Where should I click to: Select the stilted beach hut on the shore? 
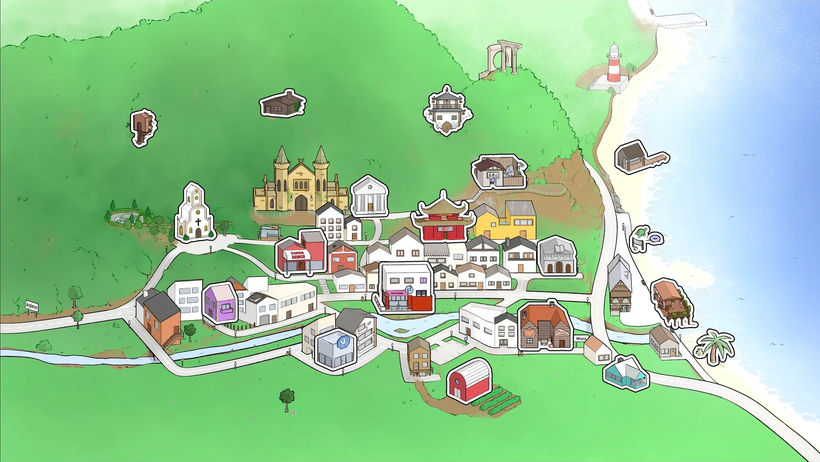click(x=669, y=302)
